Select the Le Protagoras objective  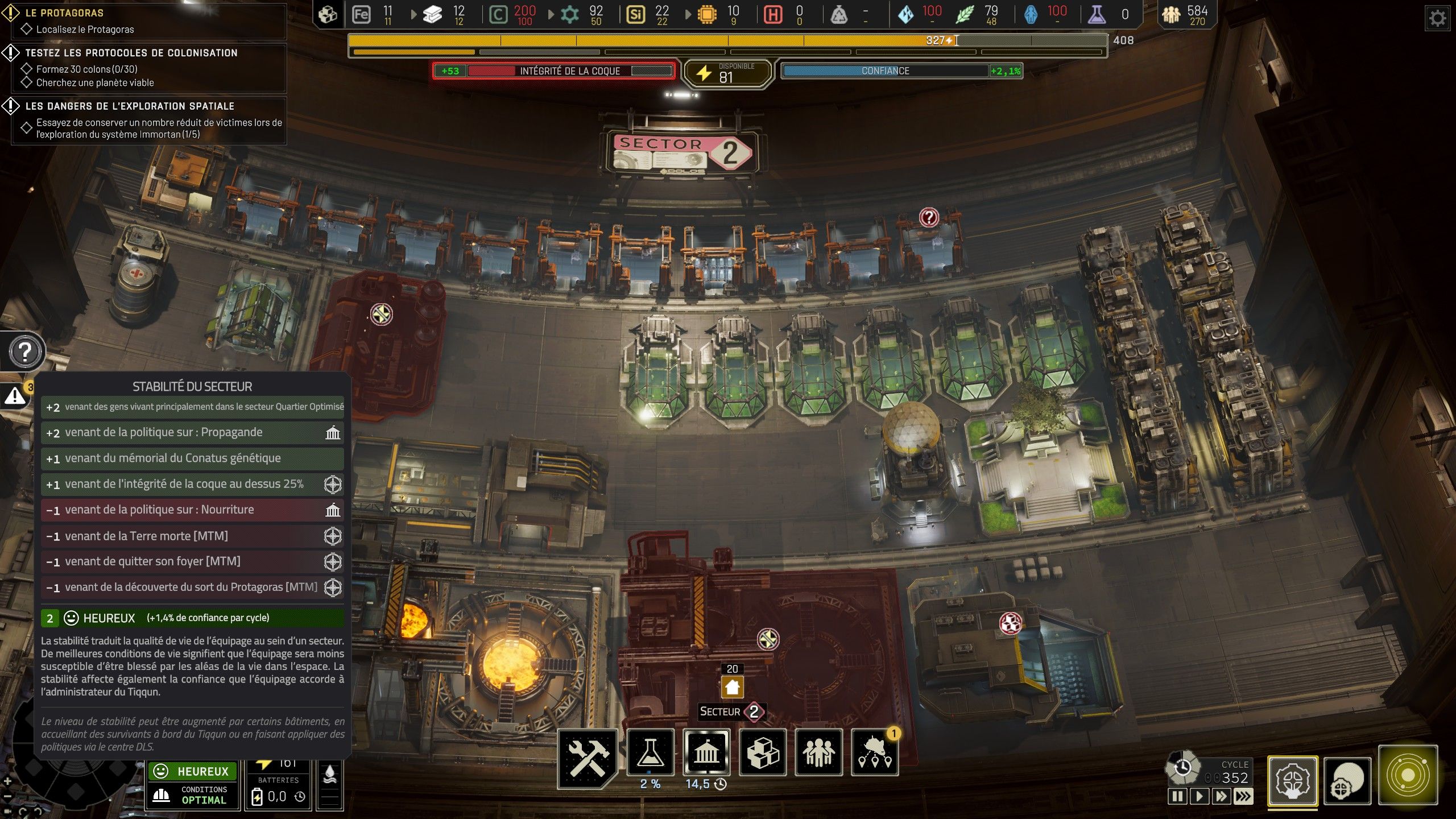point(64,13)
